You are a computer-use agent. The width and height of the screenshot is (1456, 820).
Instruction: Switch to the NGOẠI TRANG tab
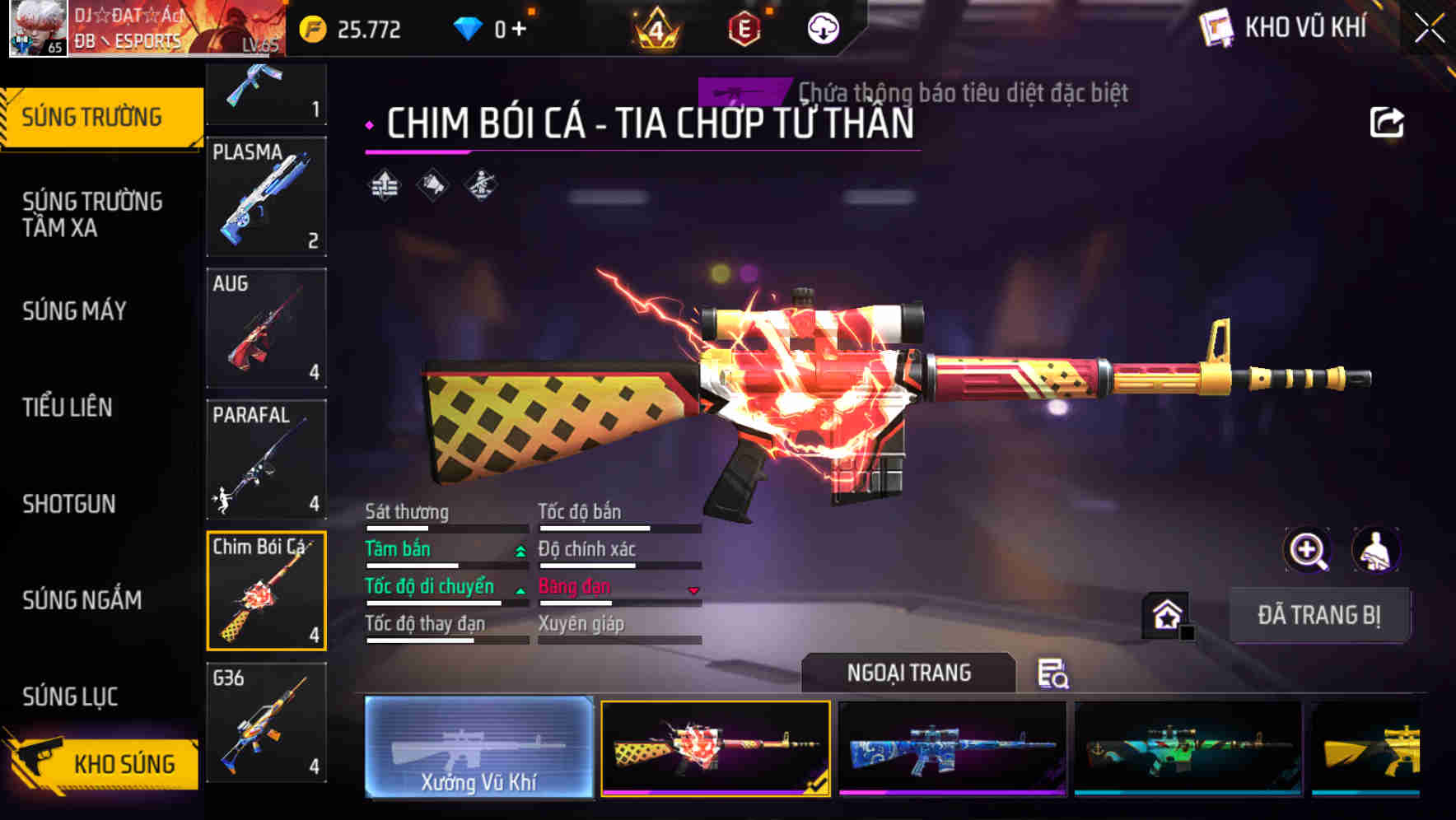point(909,672)
